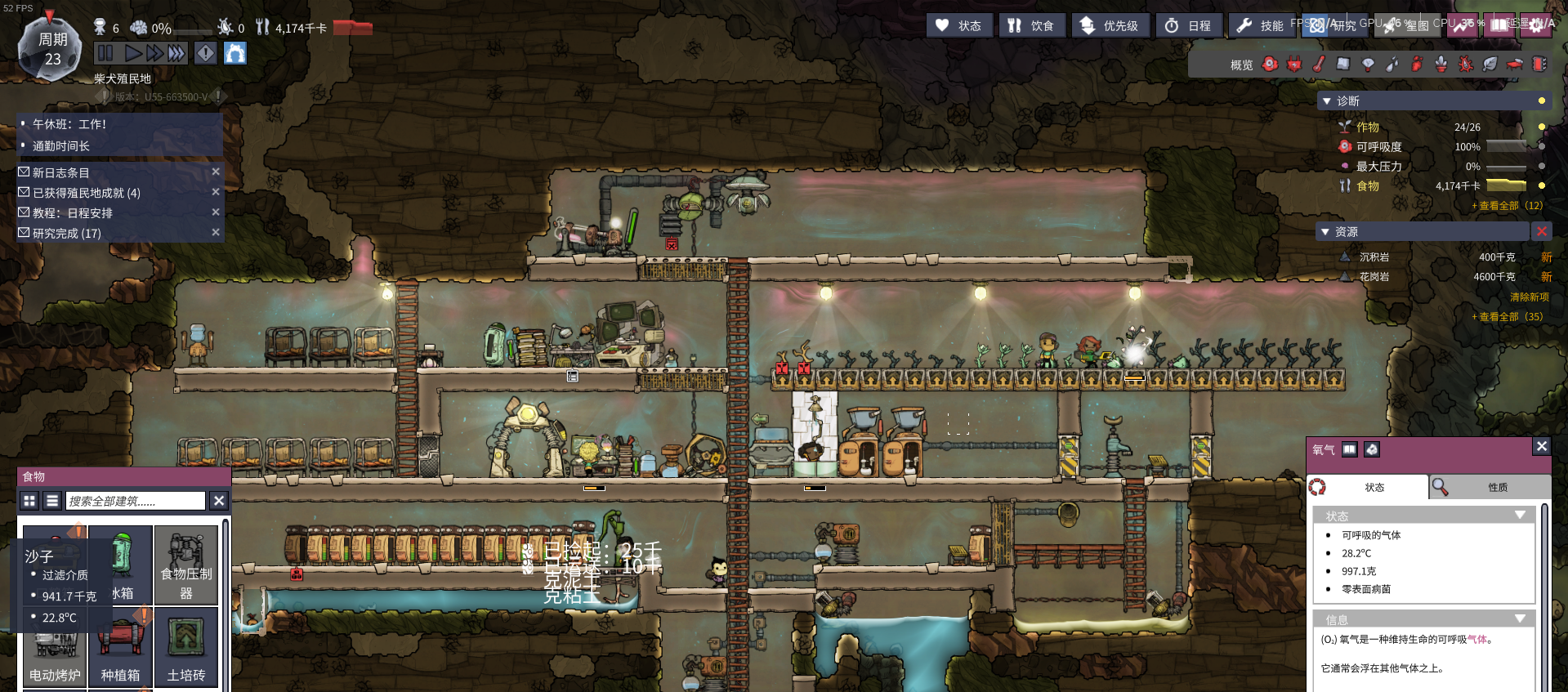Collapse the 诊断 diagnostics panel
The image size is (1568, 692).
(x=1326, y=101)
